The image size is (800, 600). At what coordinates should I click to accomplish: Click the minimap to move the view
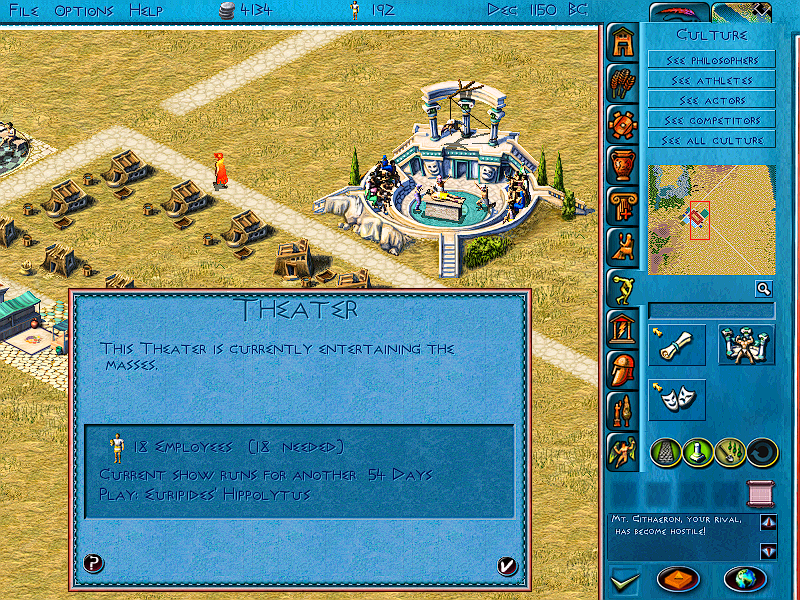pos(711,220)
